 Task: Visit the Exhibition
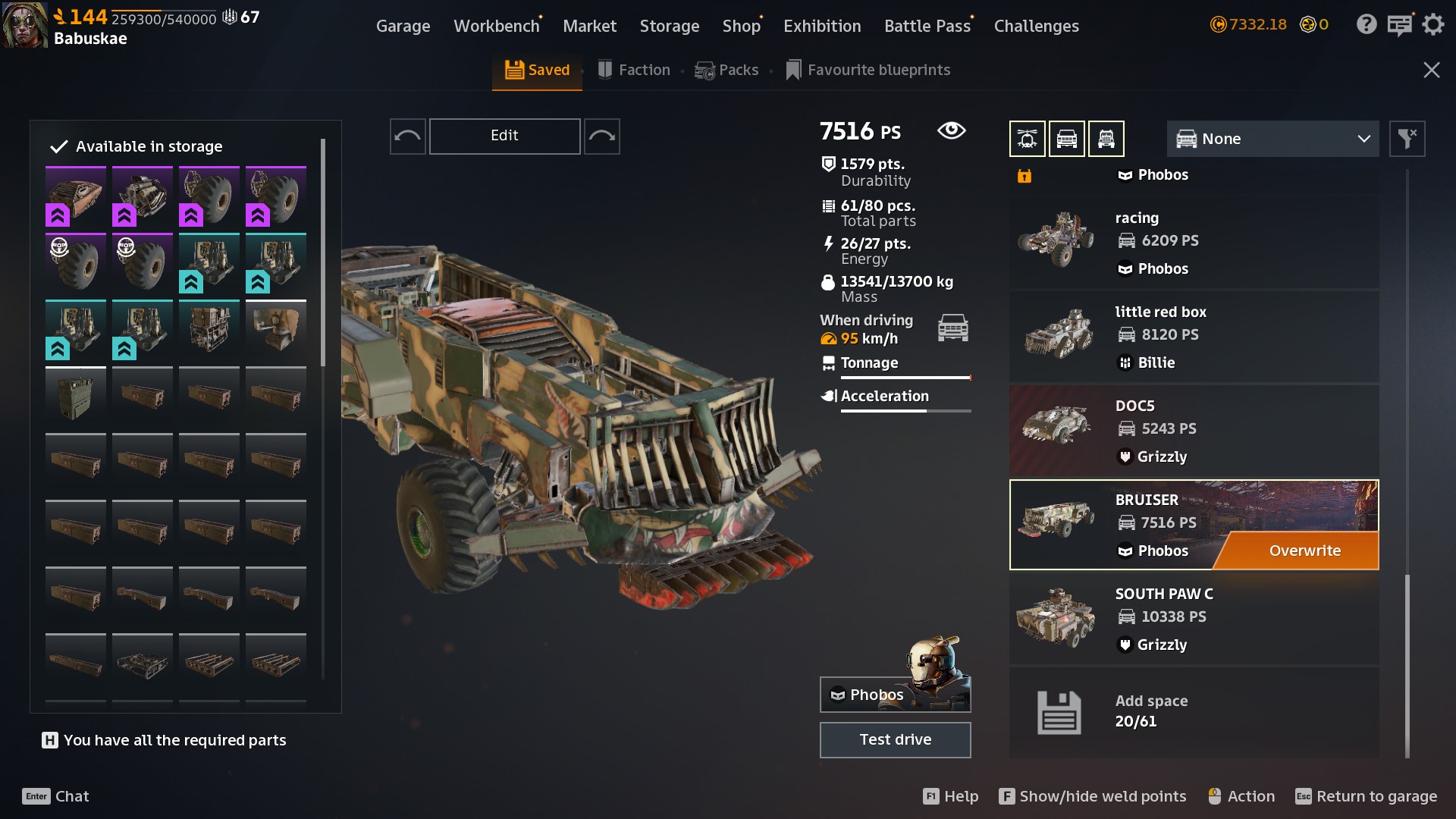click(821, 26)
